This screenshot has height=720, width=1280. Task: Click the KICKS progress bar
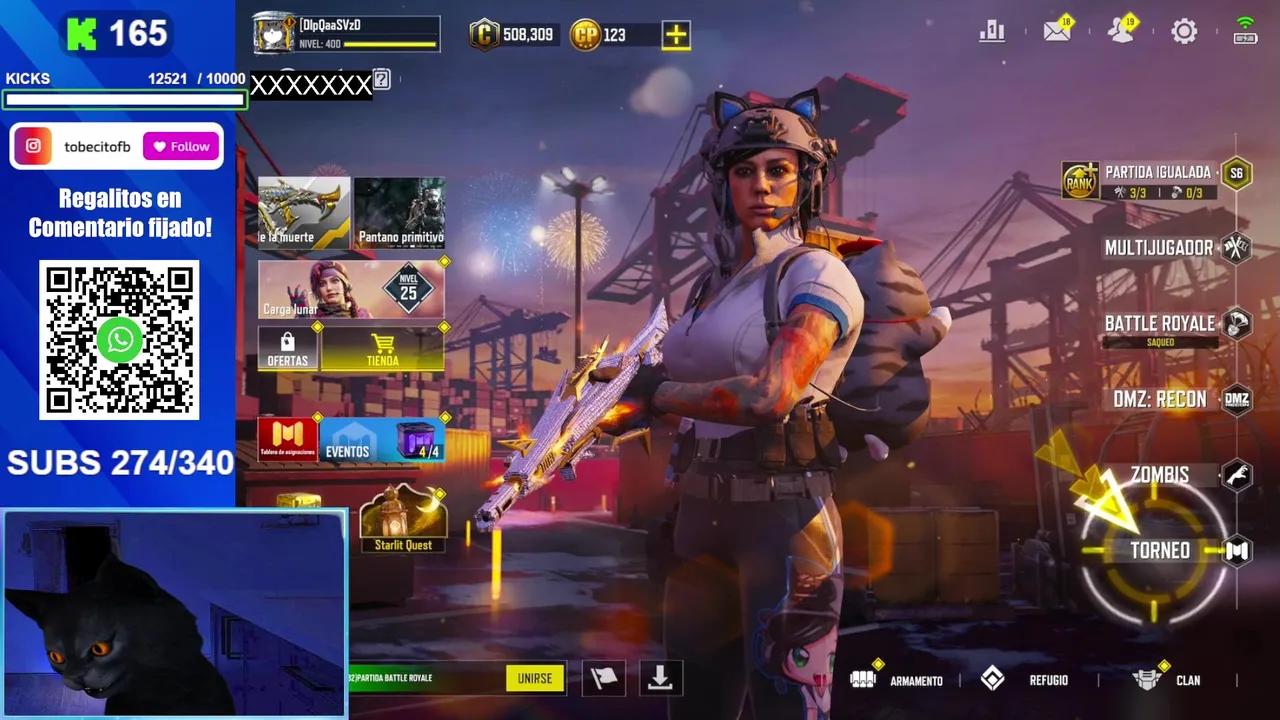pos(125,99)
